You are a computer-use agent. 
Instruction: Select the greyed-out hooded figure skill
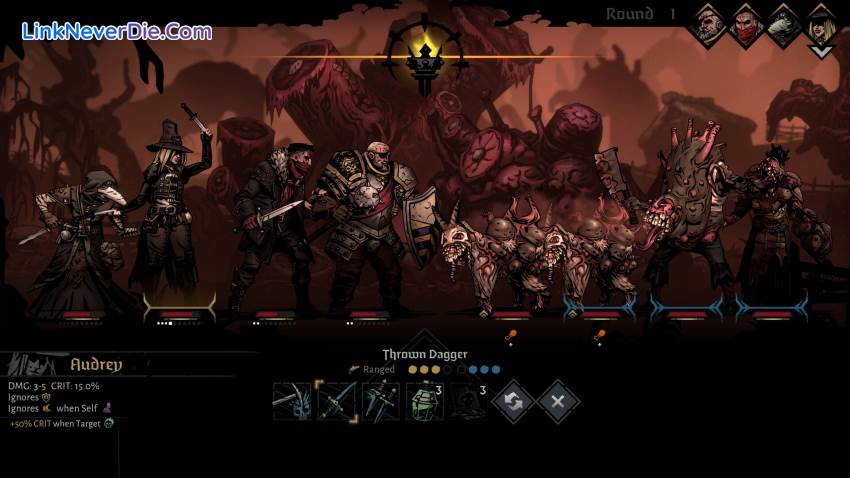(x=467, y=401)
